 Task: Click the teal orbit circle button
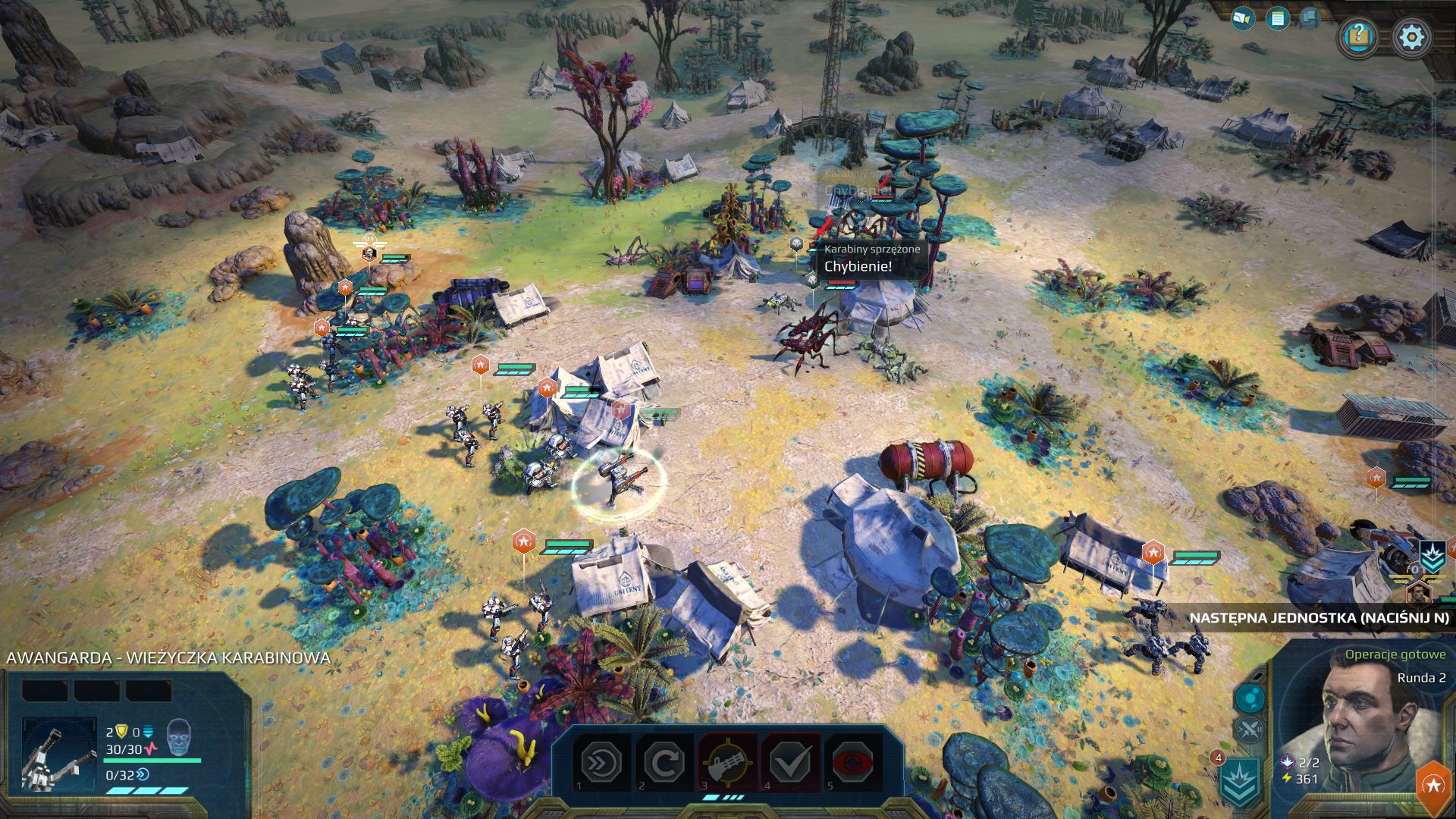pos(1249,698)
